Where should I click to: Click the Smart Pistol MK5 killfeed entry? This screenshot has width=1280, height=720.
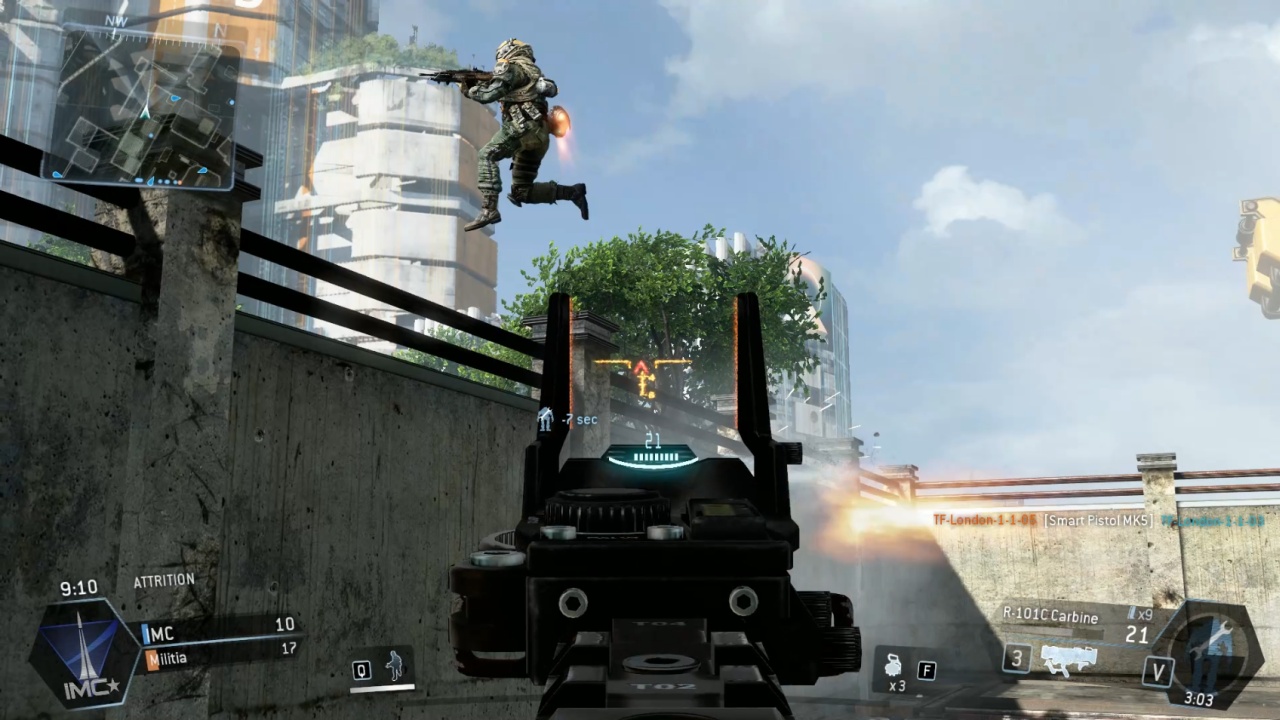(1098, 520)
